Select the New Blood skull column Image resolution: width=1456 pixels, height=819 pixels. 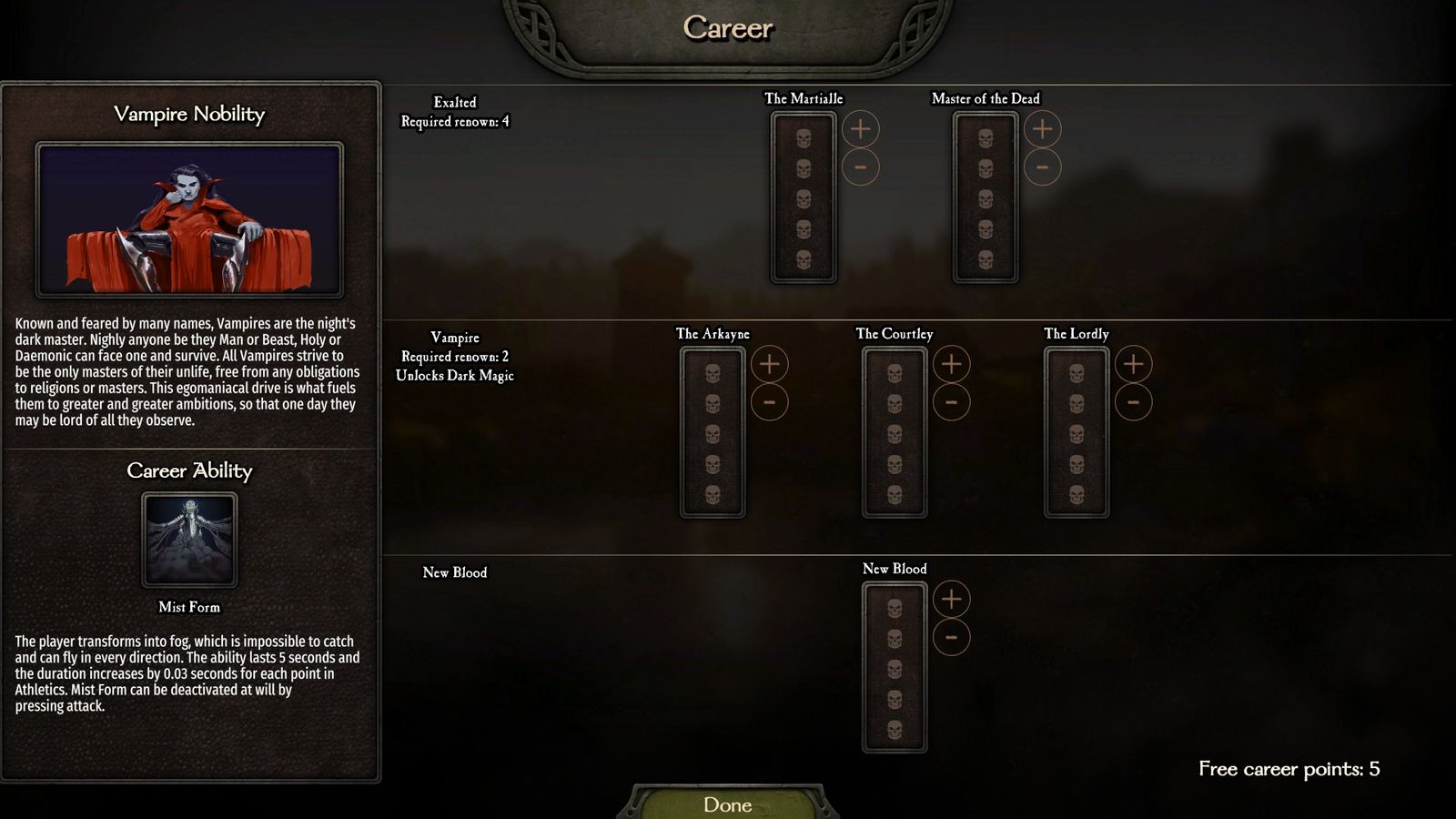pos(895,668)
